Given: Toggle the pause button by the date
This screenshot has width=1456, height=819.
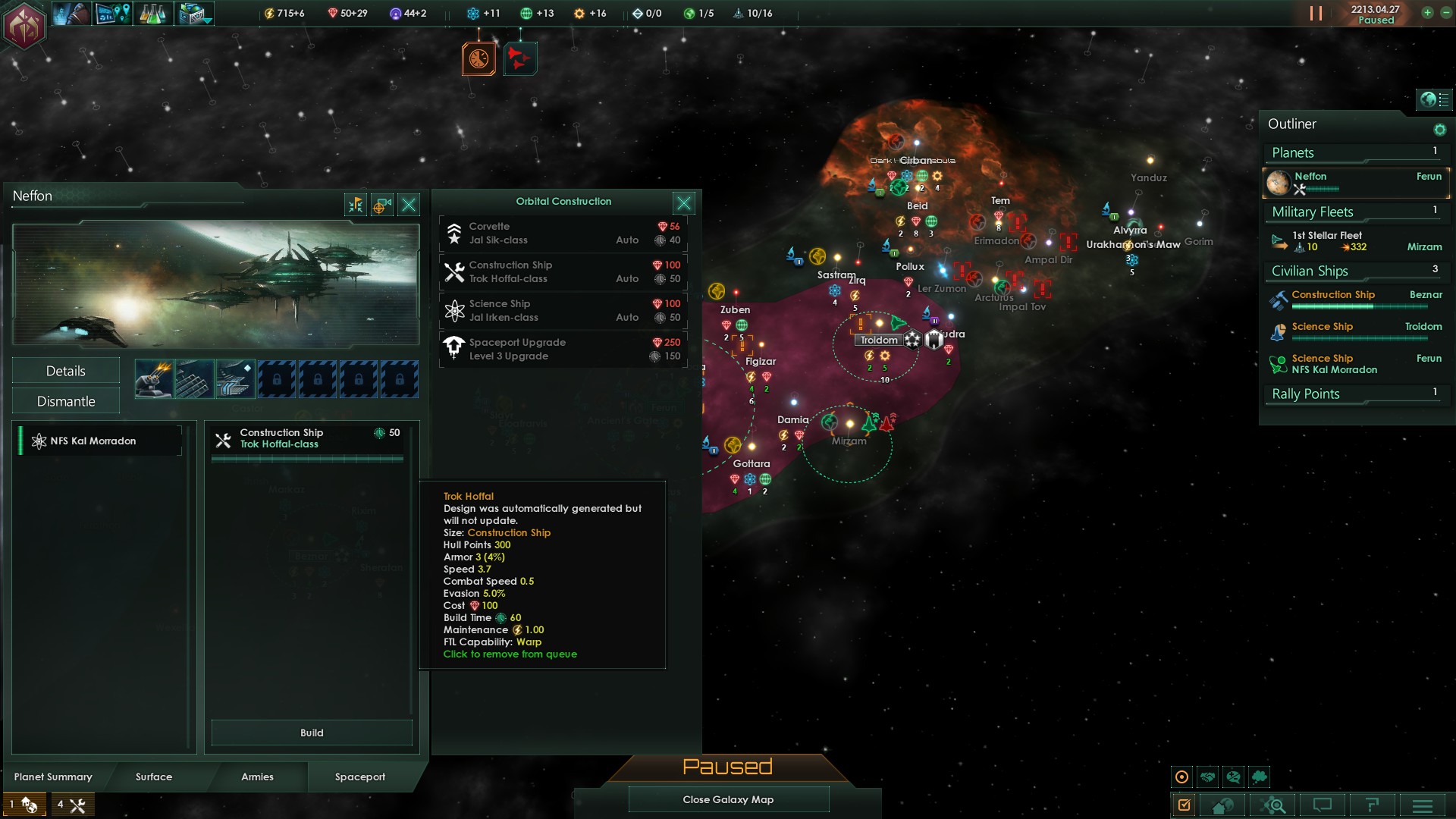Looking at the screenshot, I should [1316, 14].
